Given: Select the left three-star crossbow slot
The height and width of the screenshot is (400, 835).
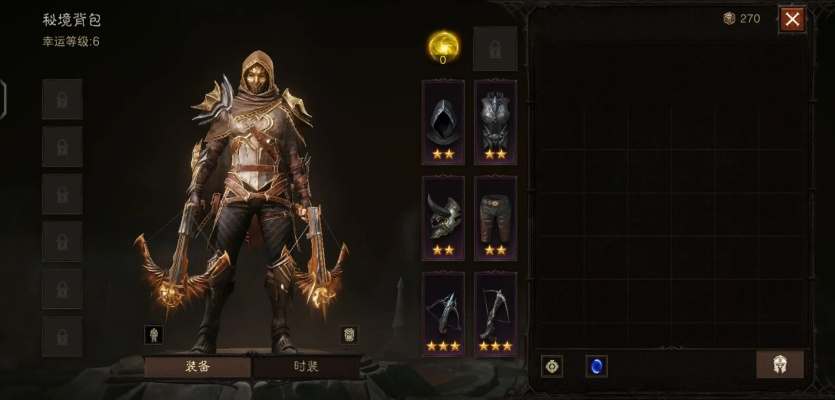Looking at the screenshot, I should (443, 314).
